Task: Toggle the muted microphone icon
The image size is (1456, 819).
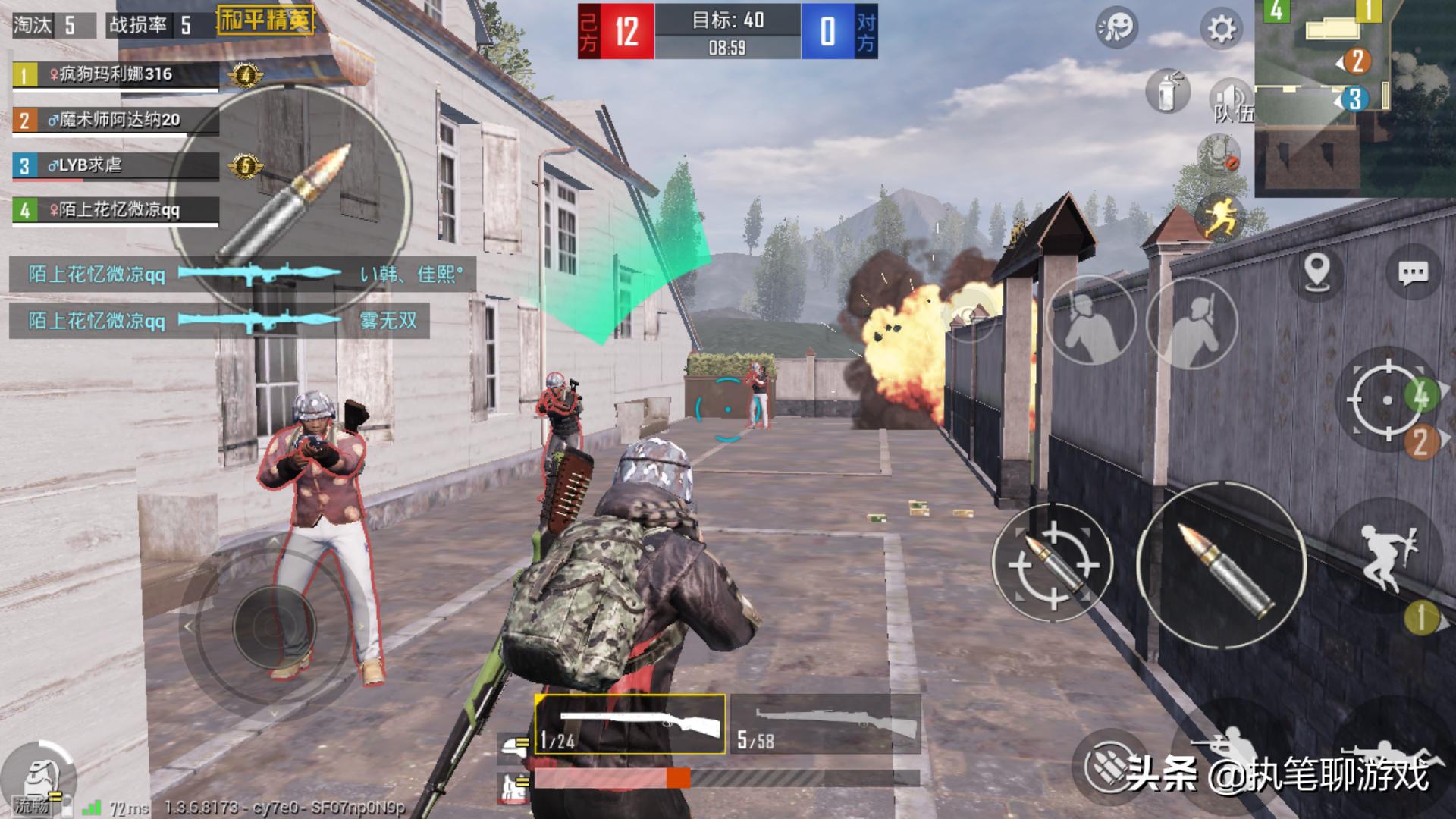Action: [1219, 154]
